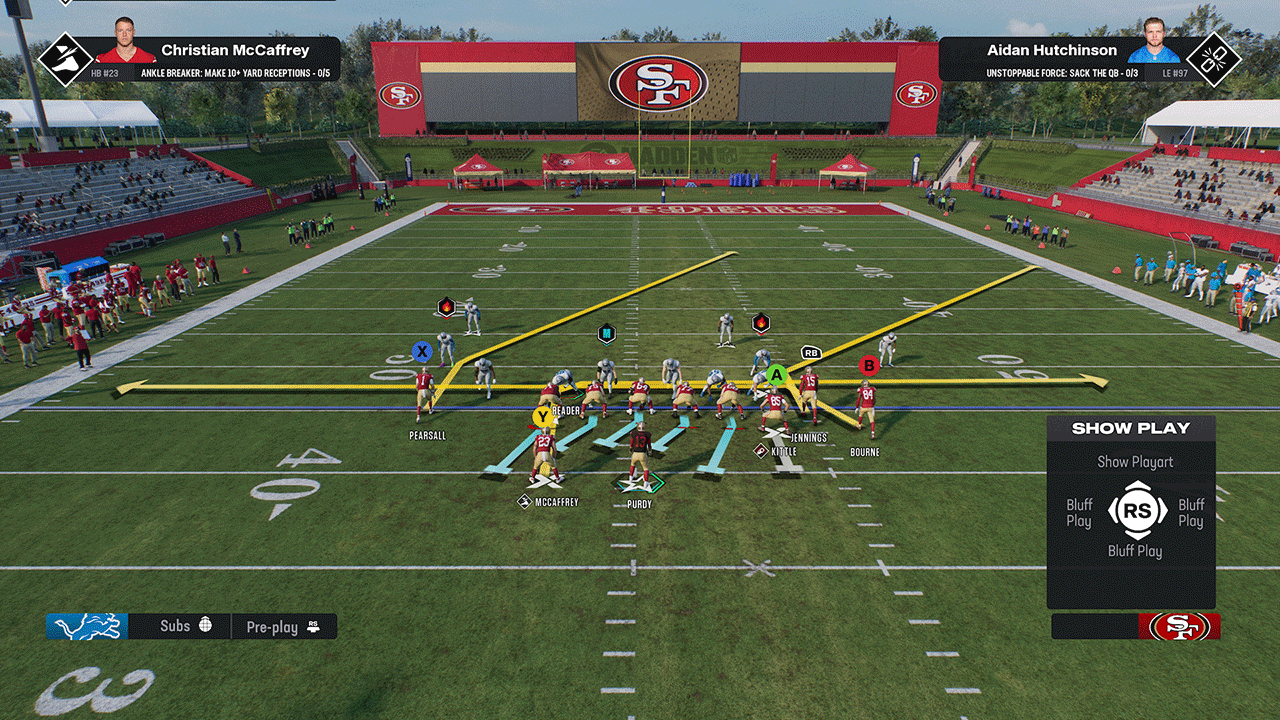Image resolution: width=1280 pixels, height=720 pixels.
Task: Pick the McCaffrey name tag in the backfield
Action: pyautogui.click(x=556, y=502)
